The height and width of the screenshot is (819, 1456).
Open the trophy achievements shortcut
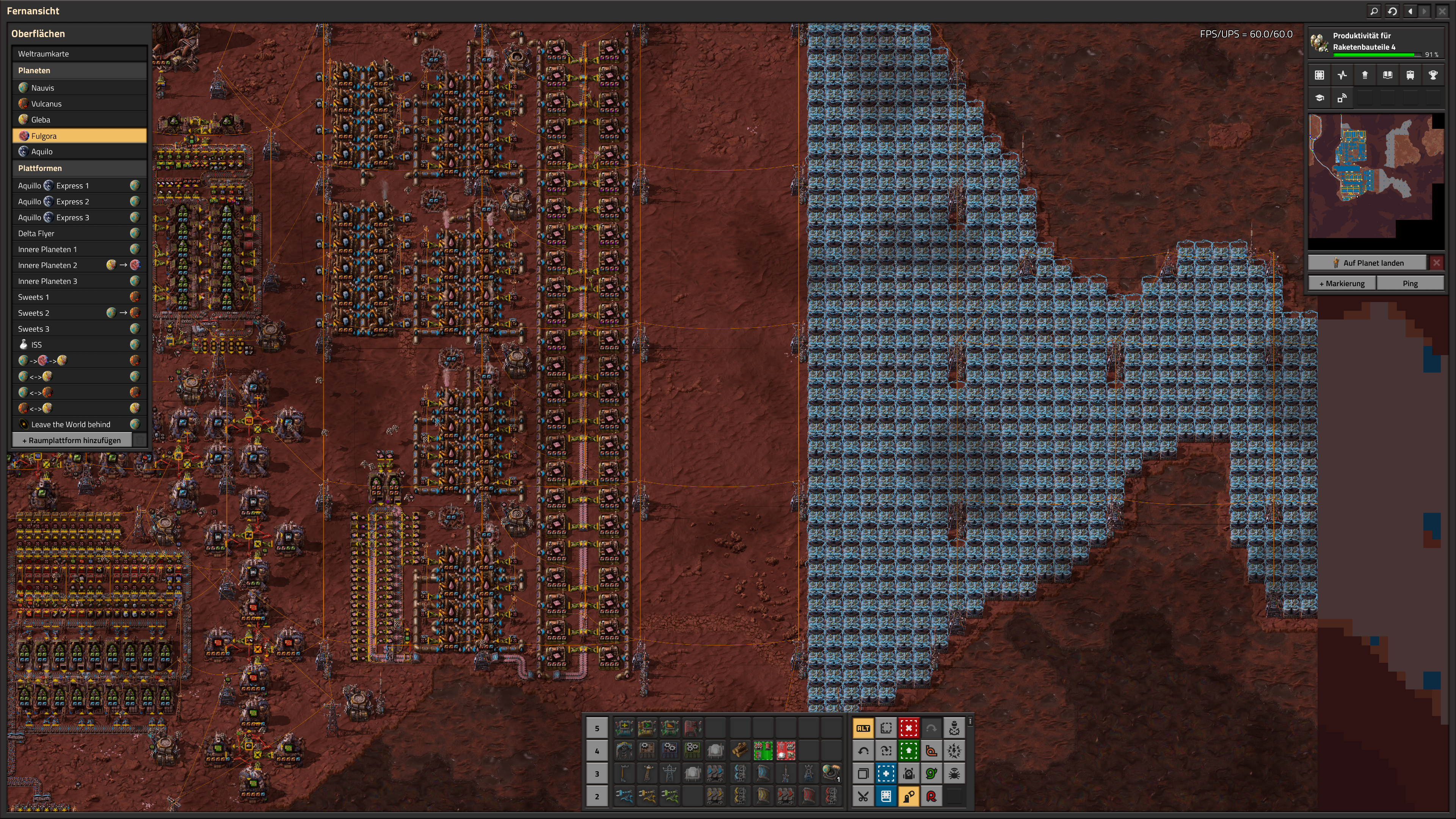[1433, 75]
